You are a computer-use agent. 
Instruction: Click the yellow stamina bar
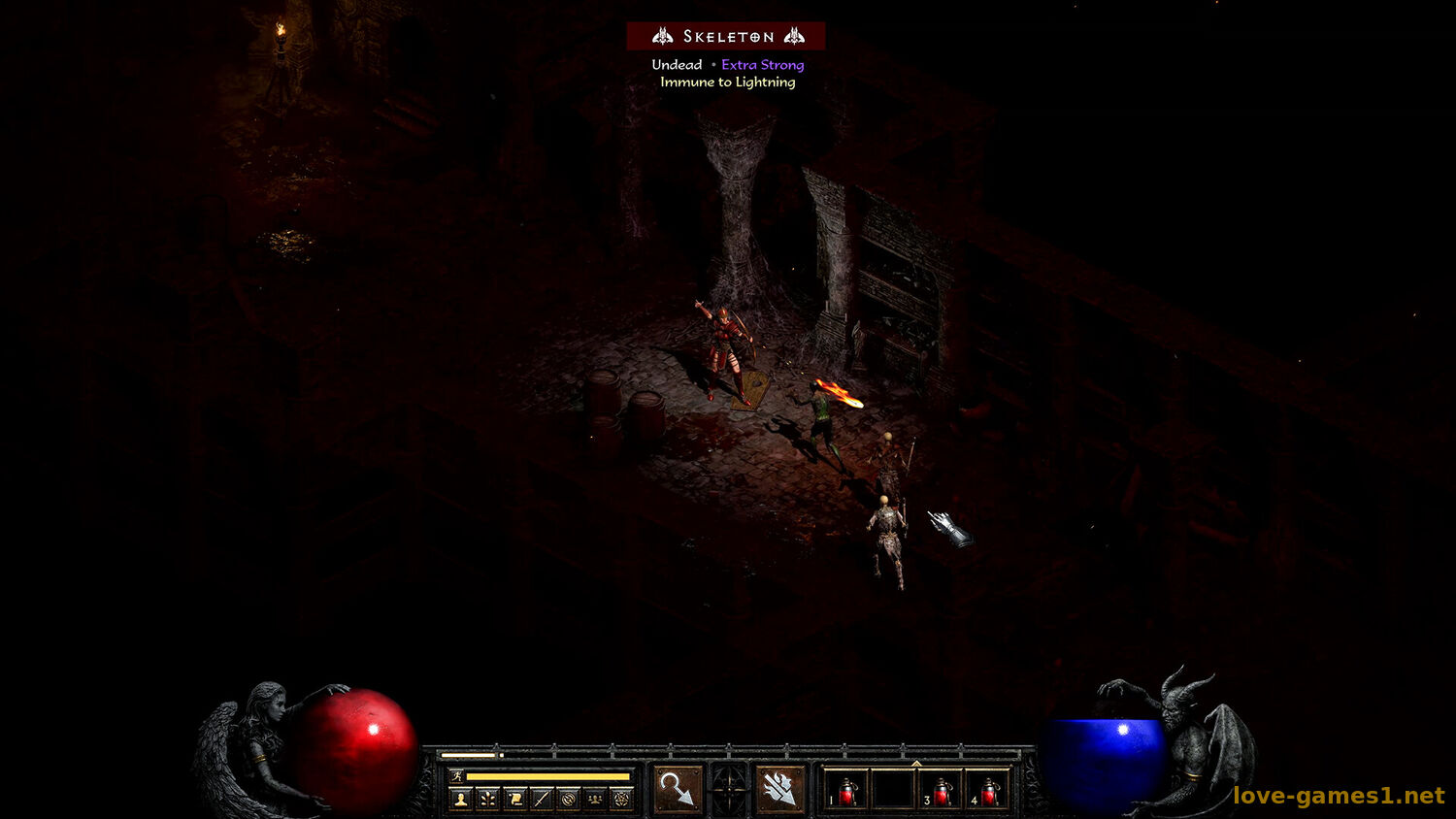point(548,776)
